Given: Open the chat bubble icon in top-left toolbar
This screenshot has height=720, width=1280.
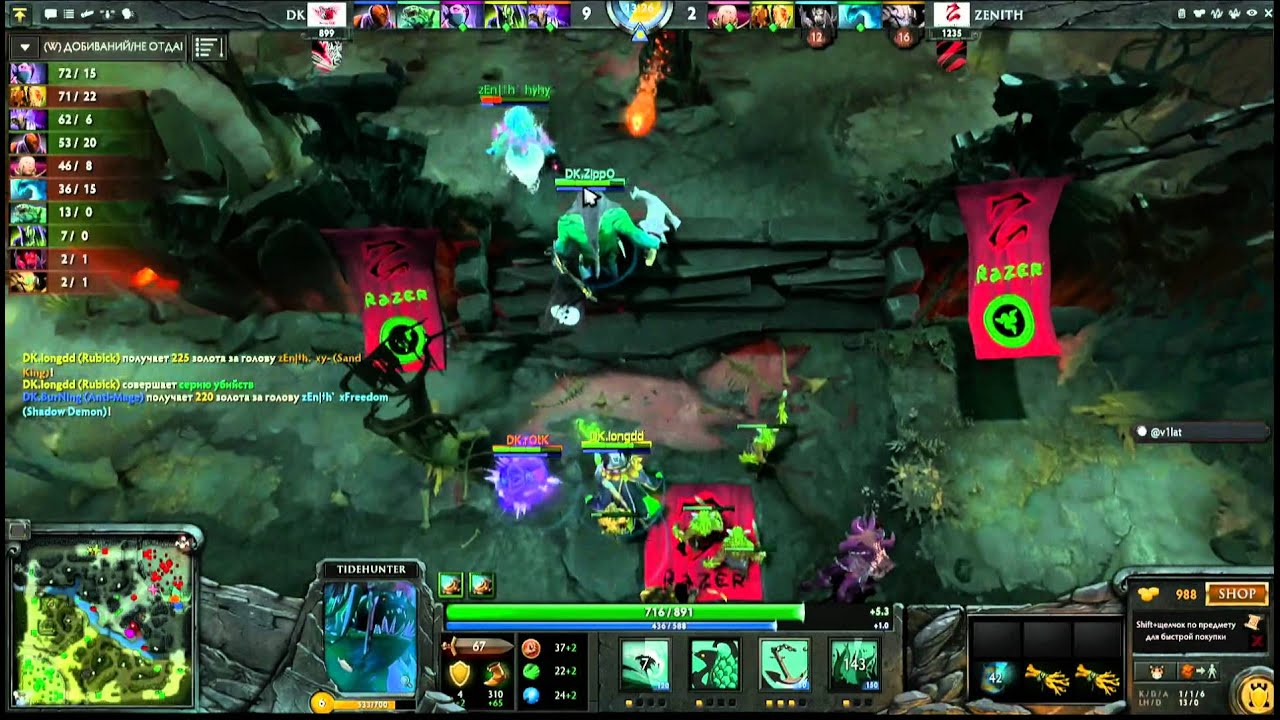Looking at the screenshot, I should click(50, 15).
